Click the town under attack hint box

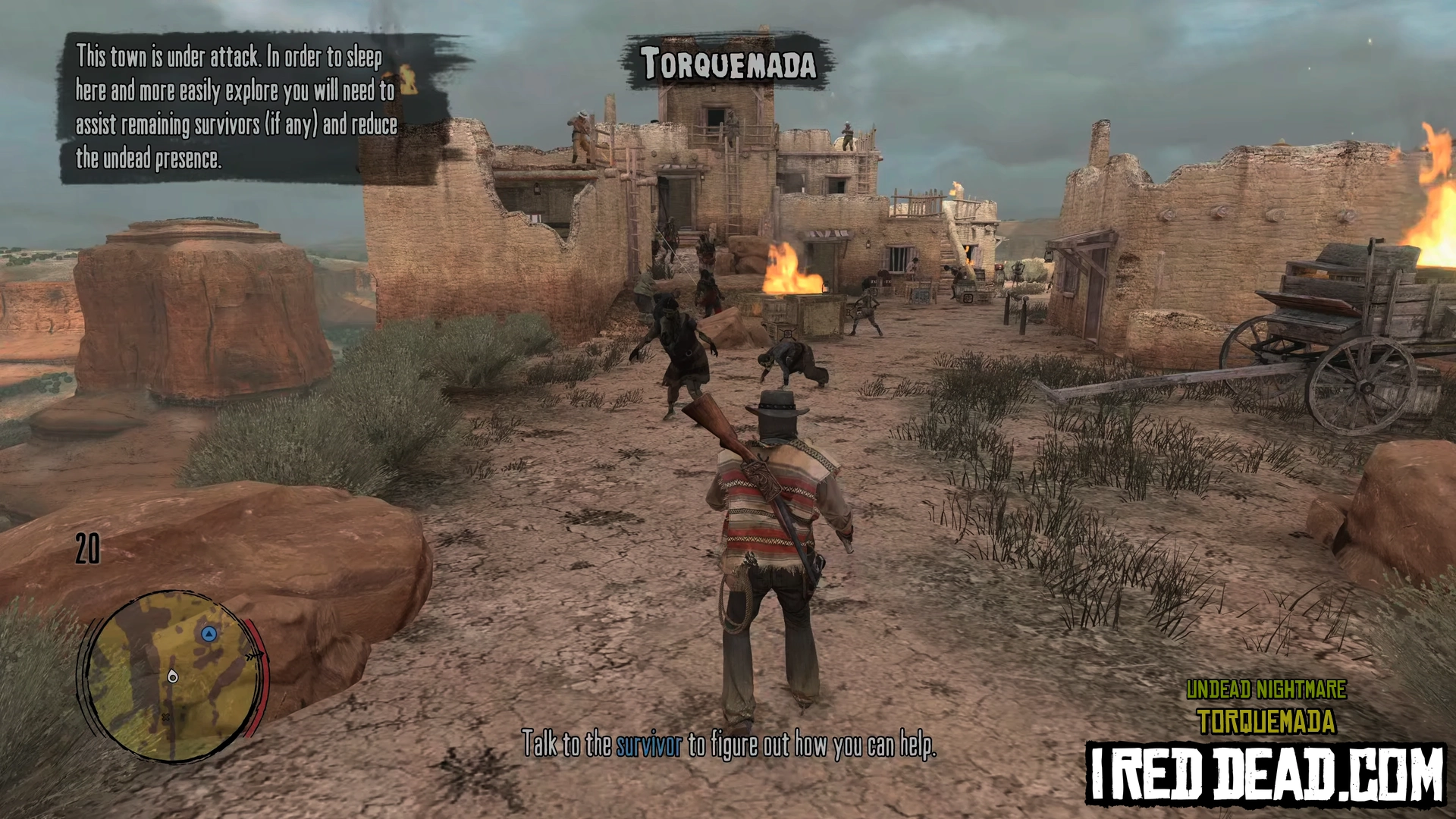235,108
